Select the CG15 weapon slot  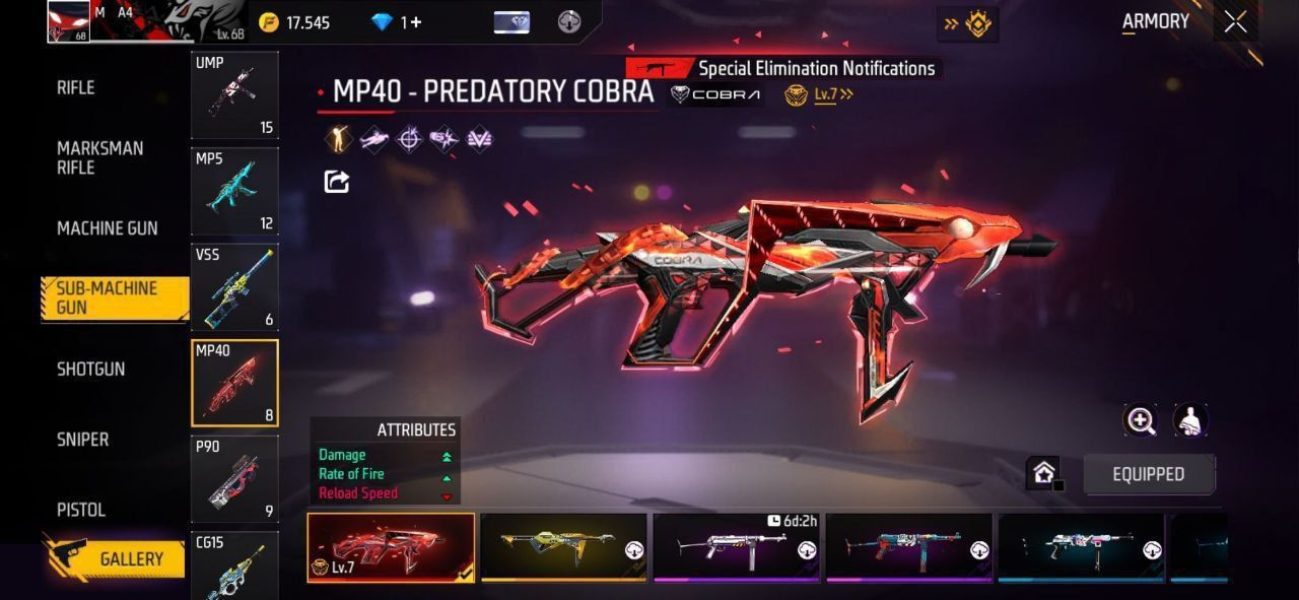pyautogui.click(x=235, y=568)
